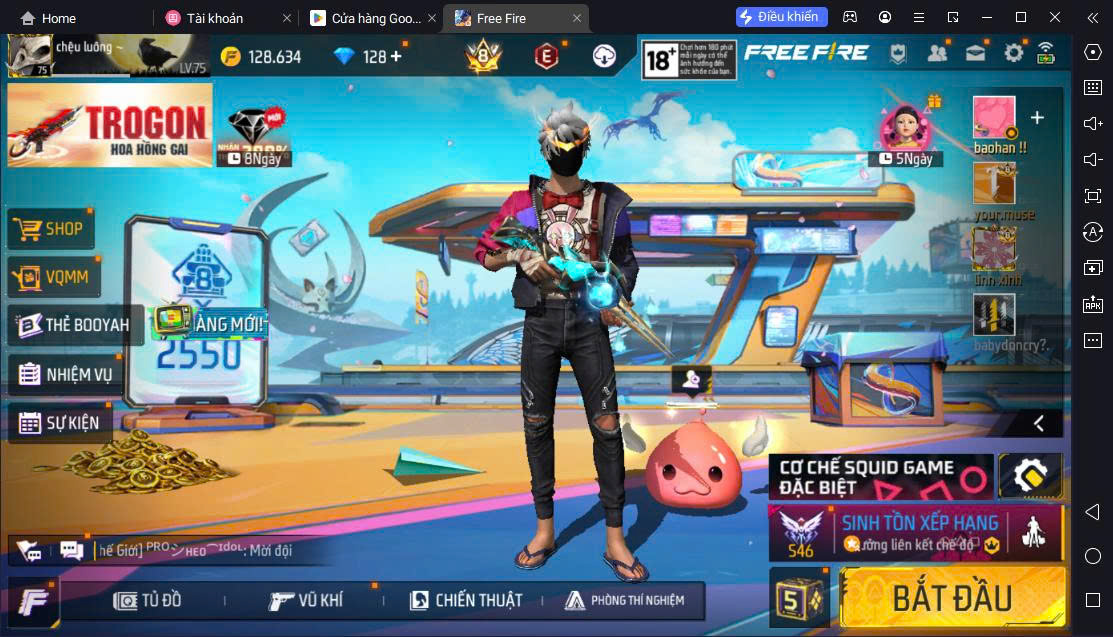The image size is (1113, 637).
Task: Open SỰ KIỆN events
Action: tap(59, 423)
